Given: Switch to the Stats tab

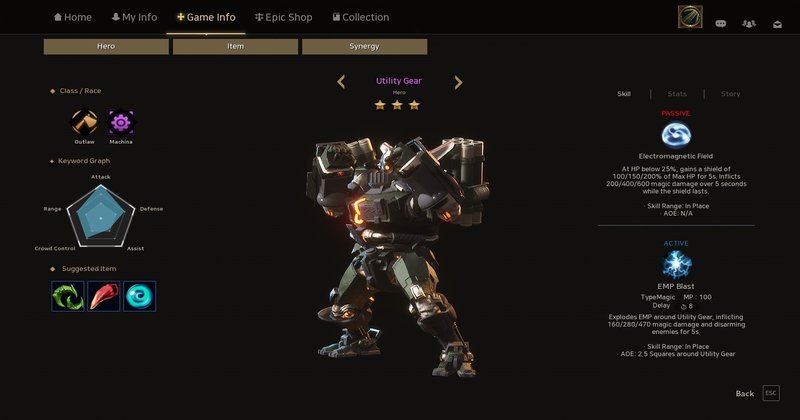Looking at the screenshot, I should click(677, 94).
